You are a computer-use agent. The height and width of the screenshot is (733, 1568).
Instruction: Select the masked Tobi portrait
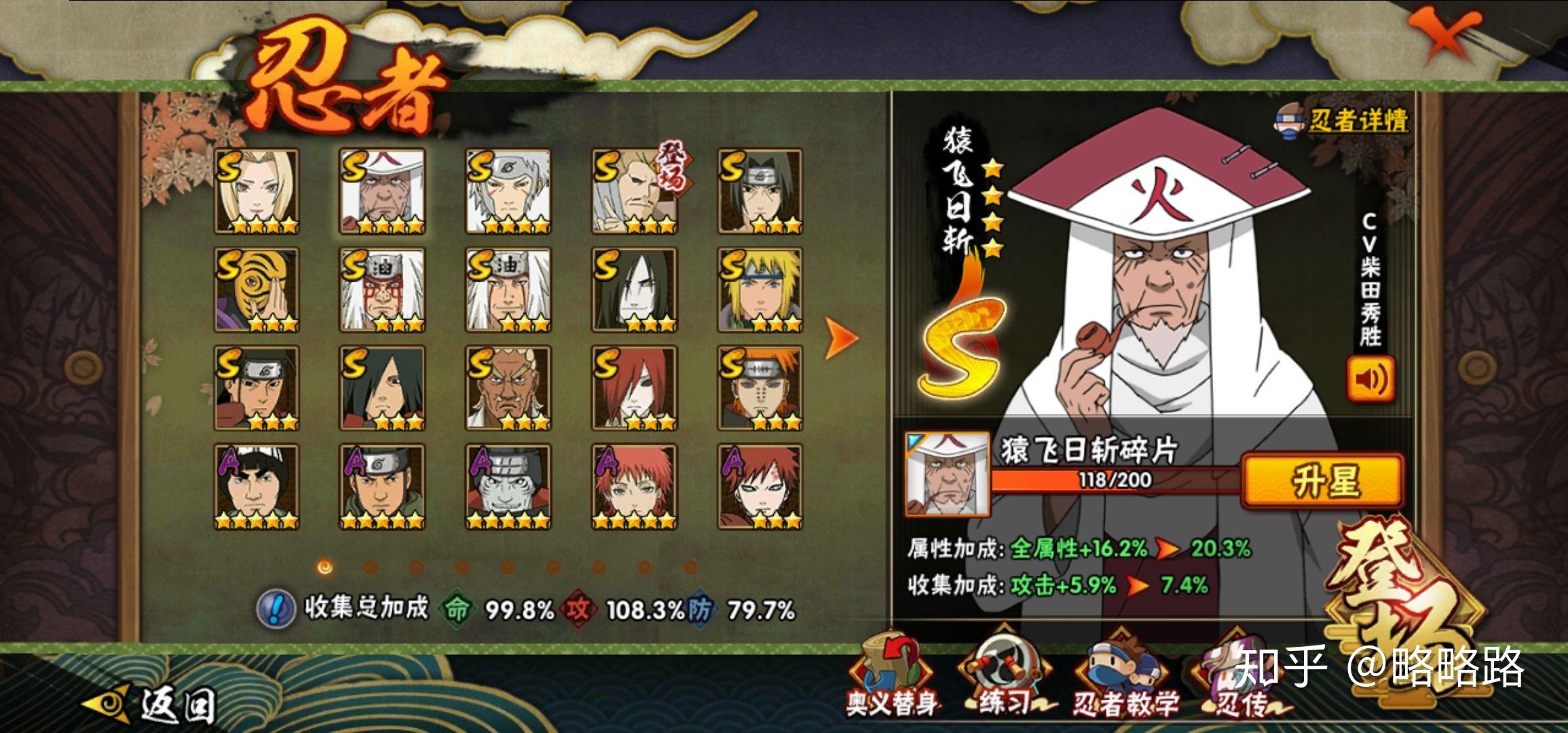(257, 290)
